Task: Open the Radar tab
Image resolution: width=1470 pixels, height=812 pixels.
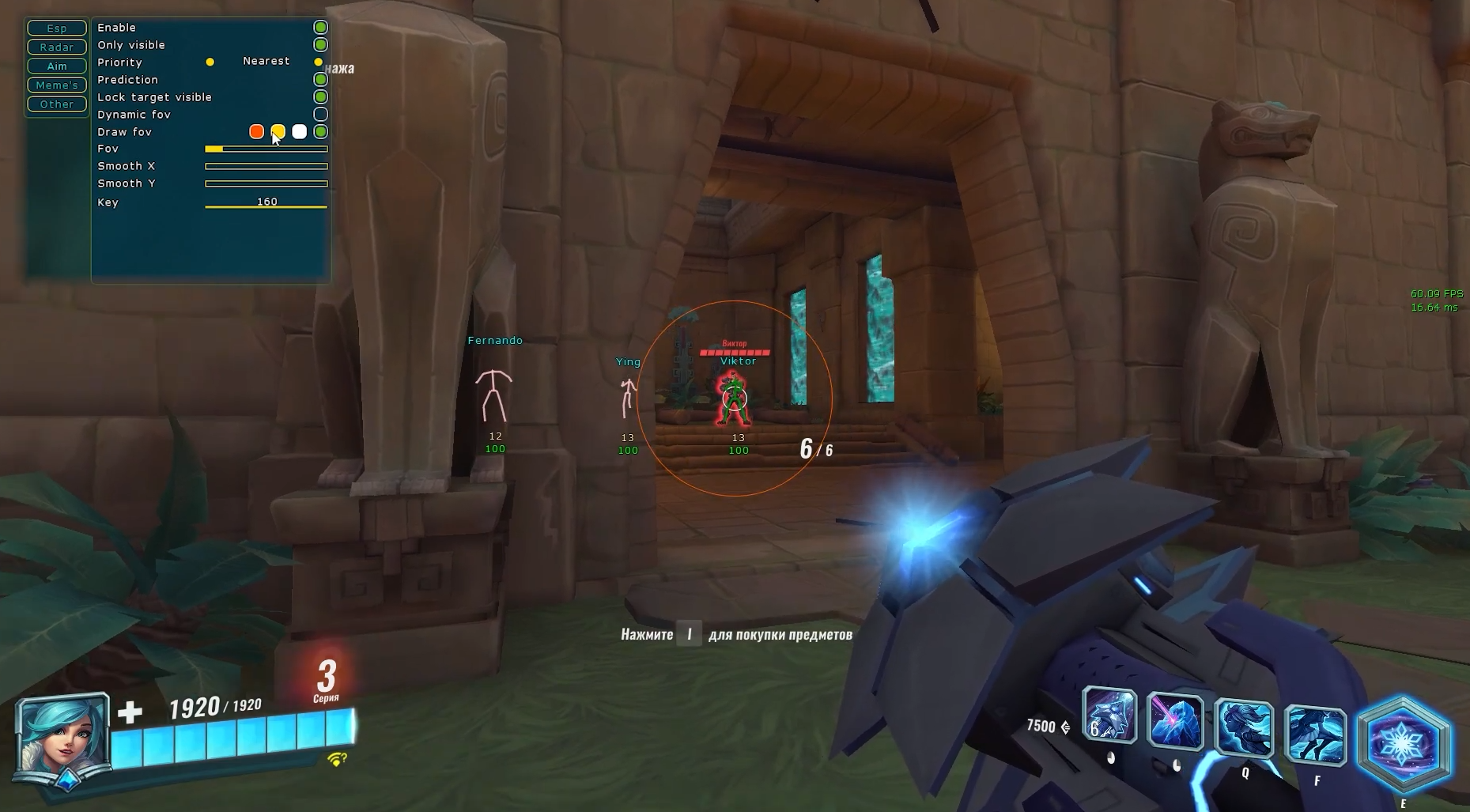Action: click(57, 47)
